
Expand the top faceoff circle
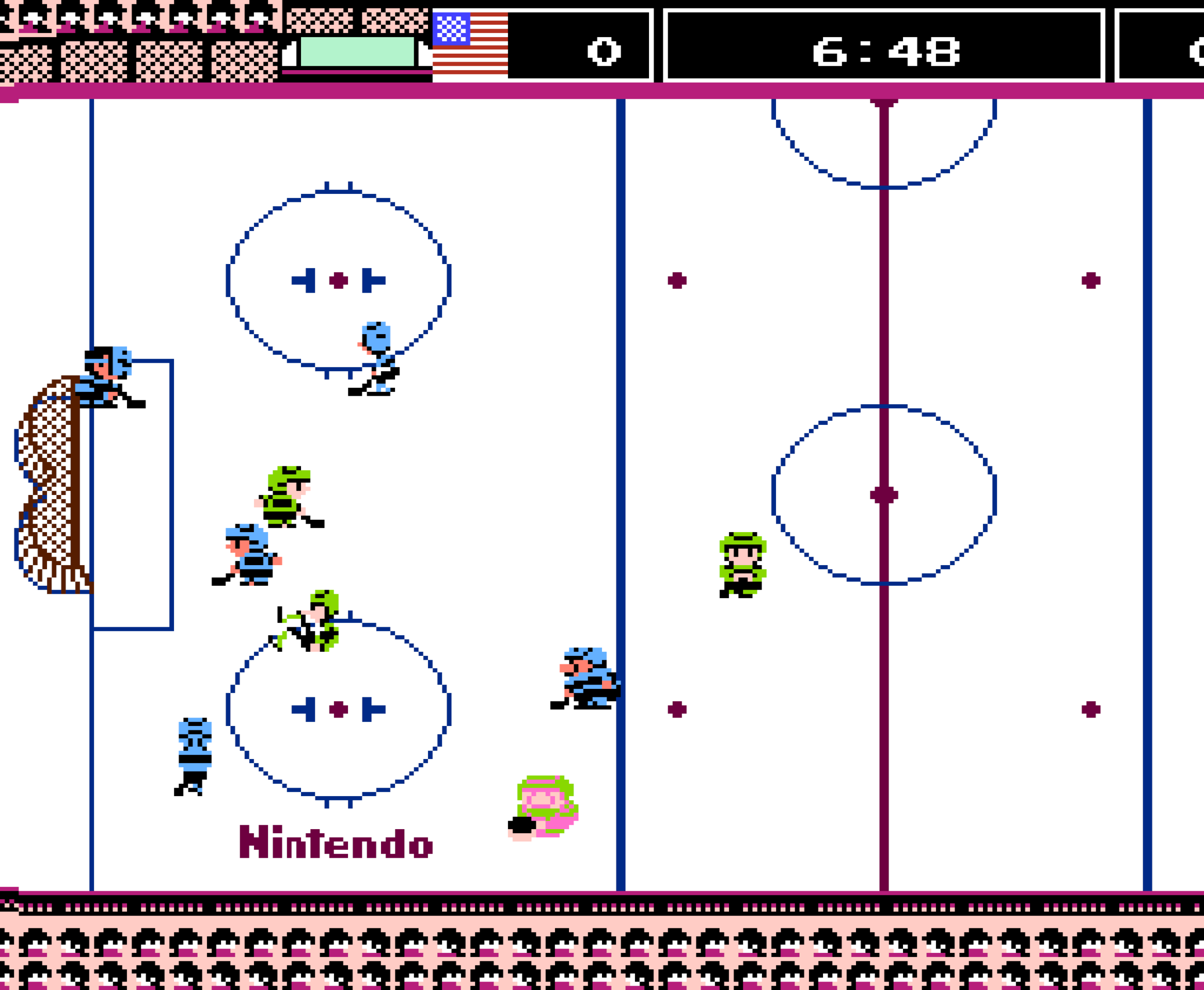tap(339, 279)
